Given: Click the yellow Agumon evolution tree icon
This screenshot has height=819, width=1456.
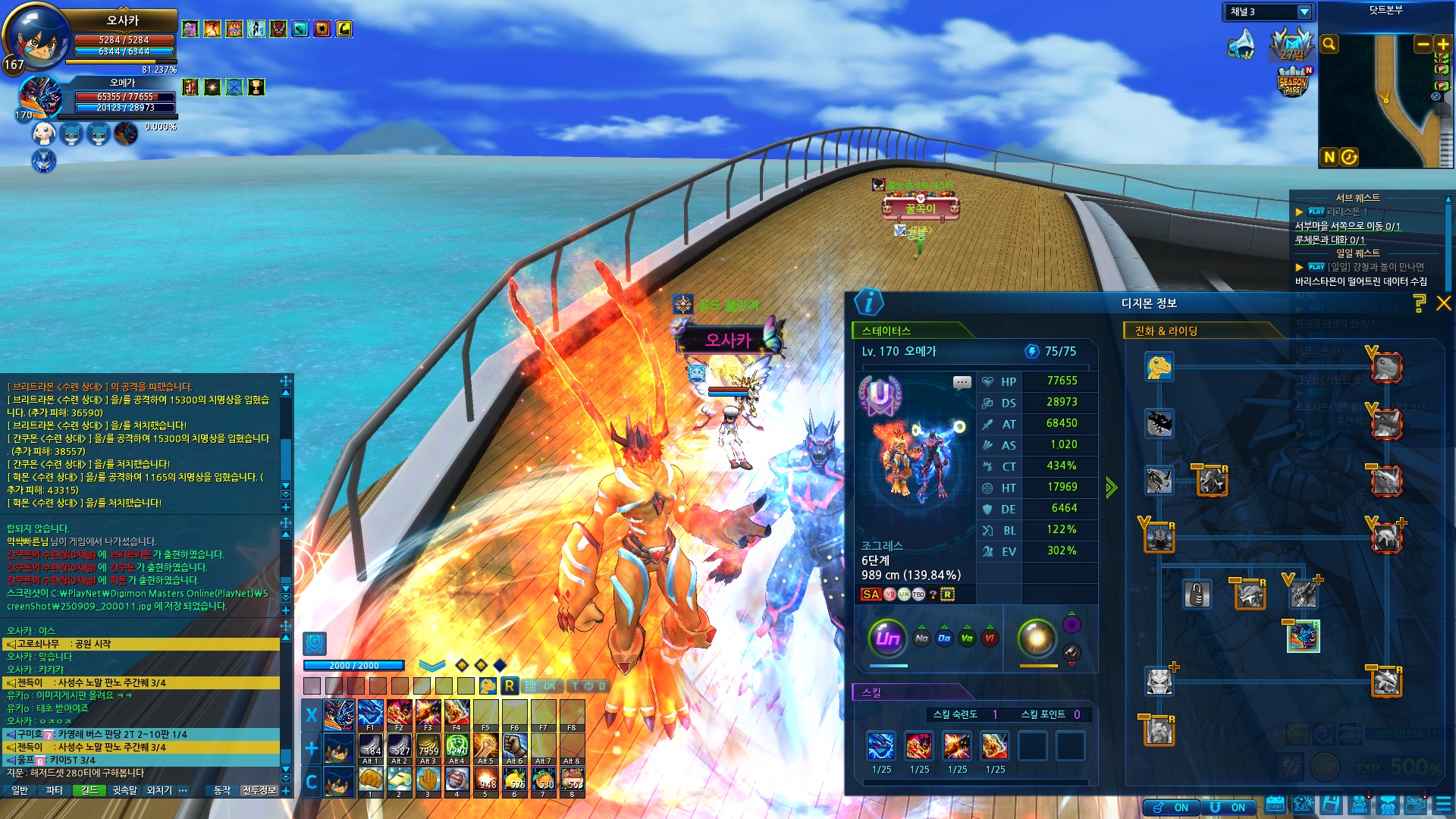Looking at the screenshot, I should [1159, 367].
